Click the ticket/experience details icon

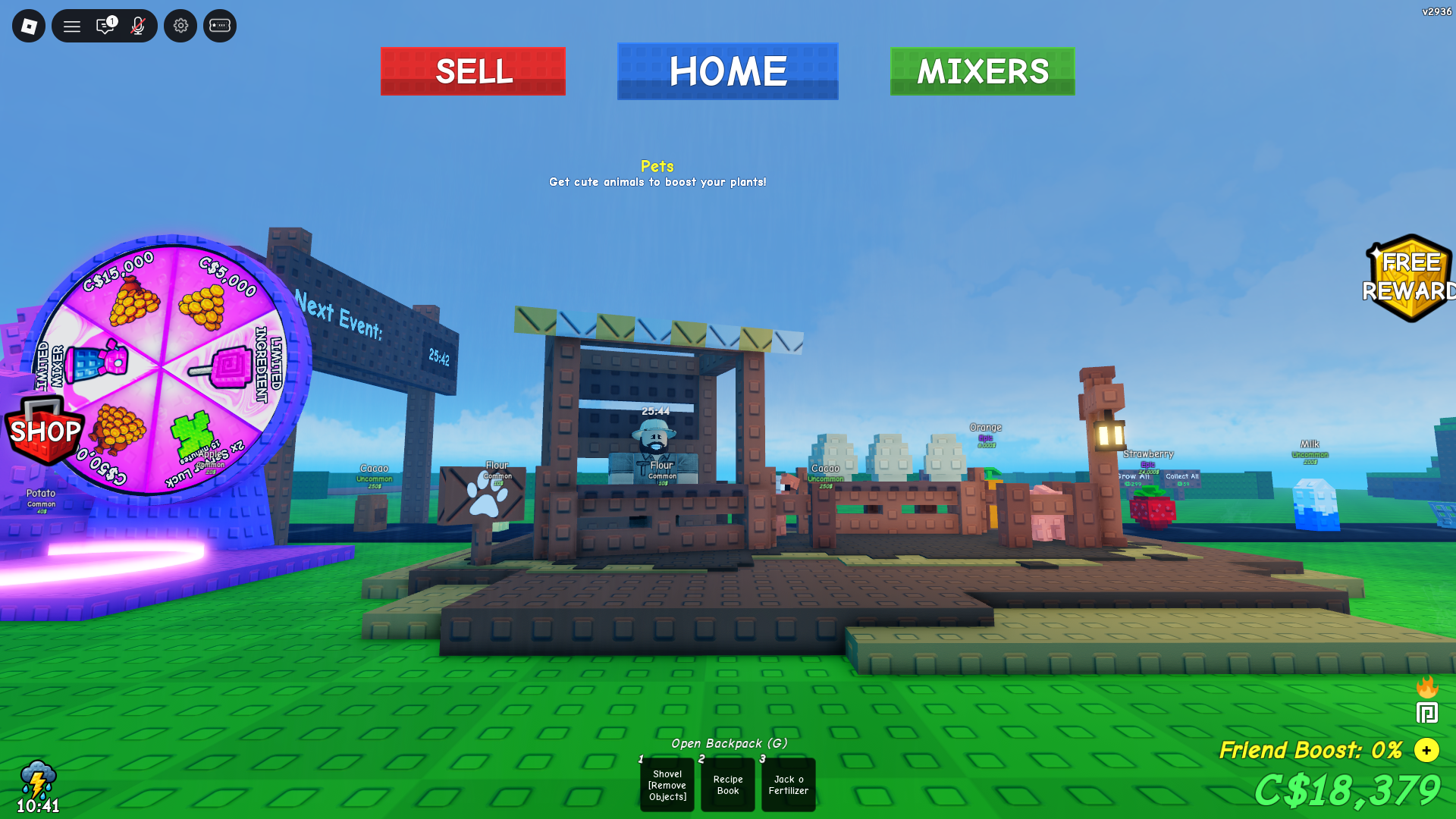coord(219,25)
